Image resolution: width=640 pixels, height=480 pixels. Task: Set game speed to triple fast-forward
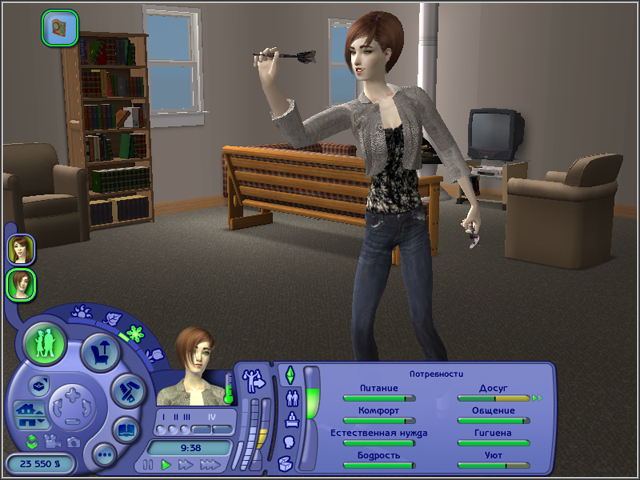coord(209,465)
